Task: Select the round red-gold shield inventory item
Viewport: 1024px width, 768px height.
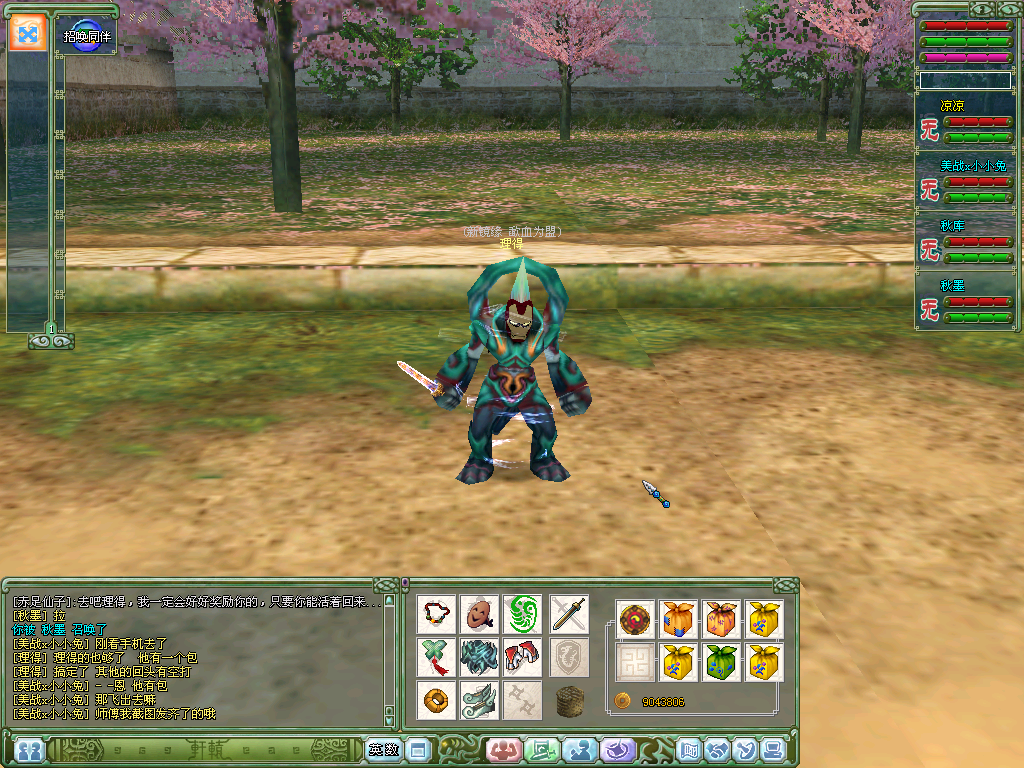Action: point(635,619)
